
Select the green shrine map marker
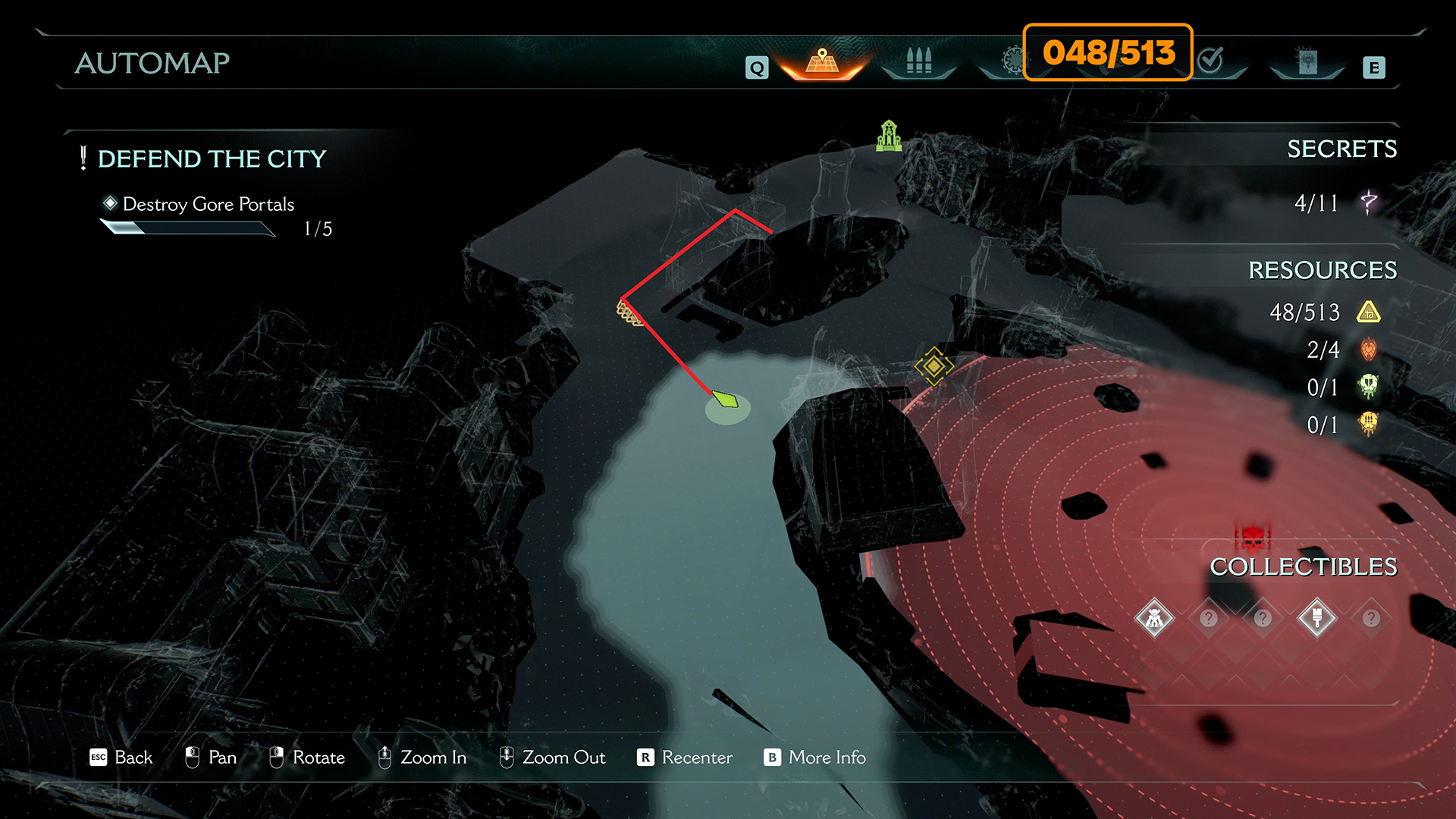point(889,136)
